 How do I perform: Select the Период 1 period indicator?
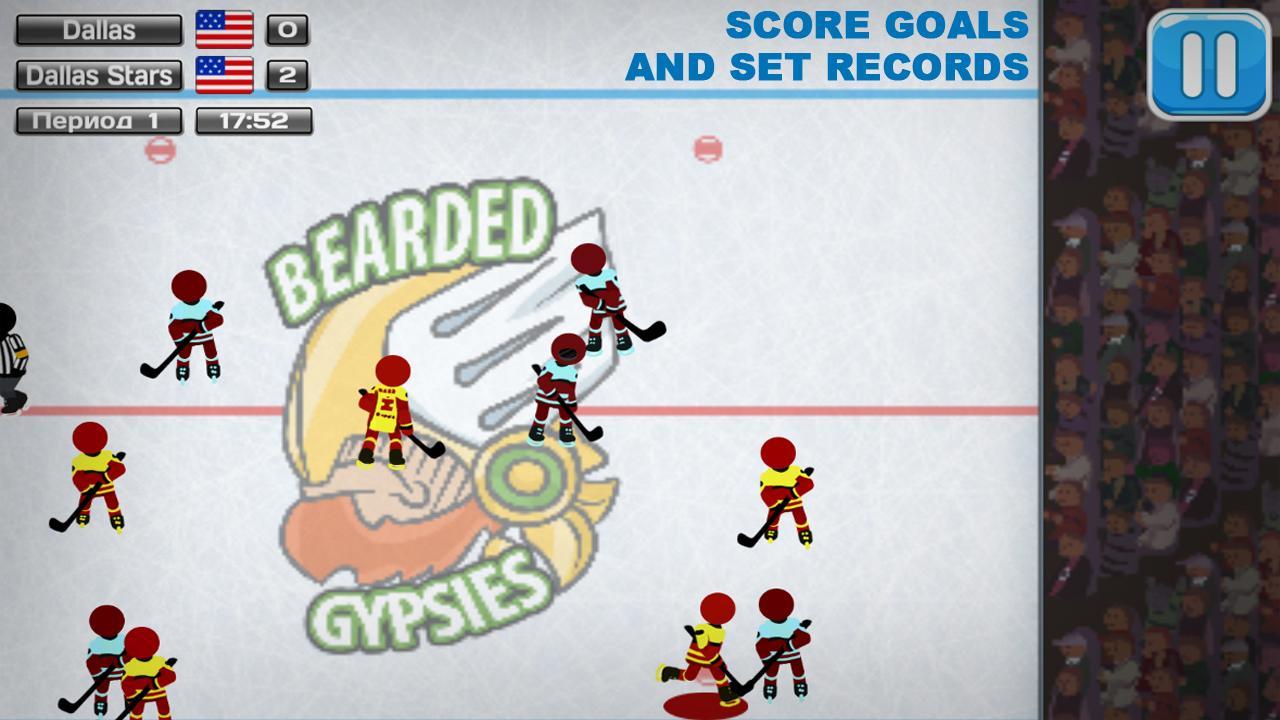pyautogui.click(x=98, y=118)
